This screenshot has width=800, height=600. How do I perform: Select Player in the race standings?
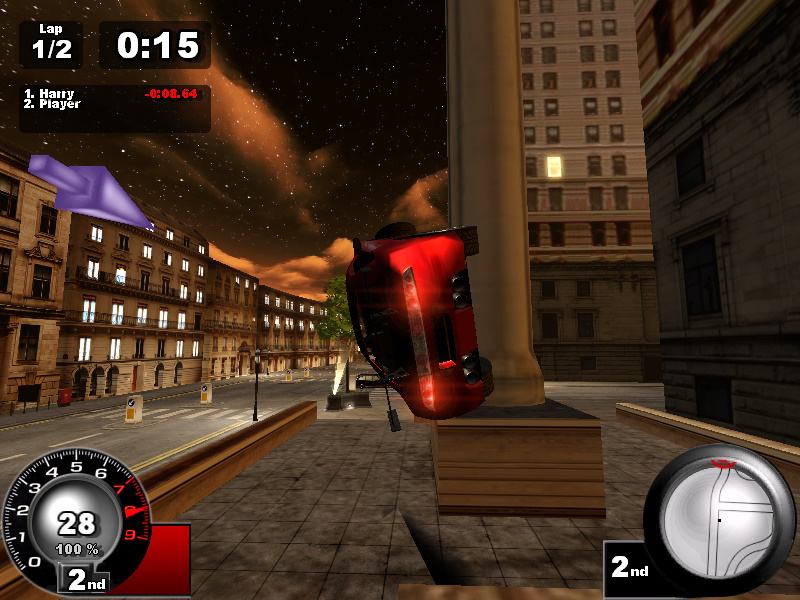[58, 104]
